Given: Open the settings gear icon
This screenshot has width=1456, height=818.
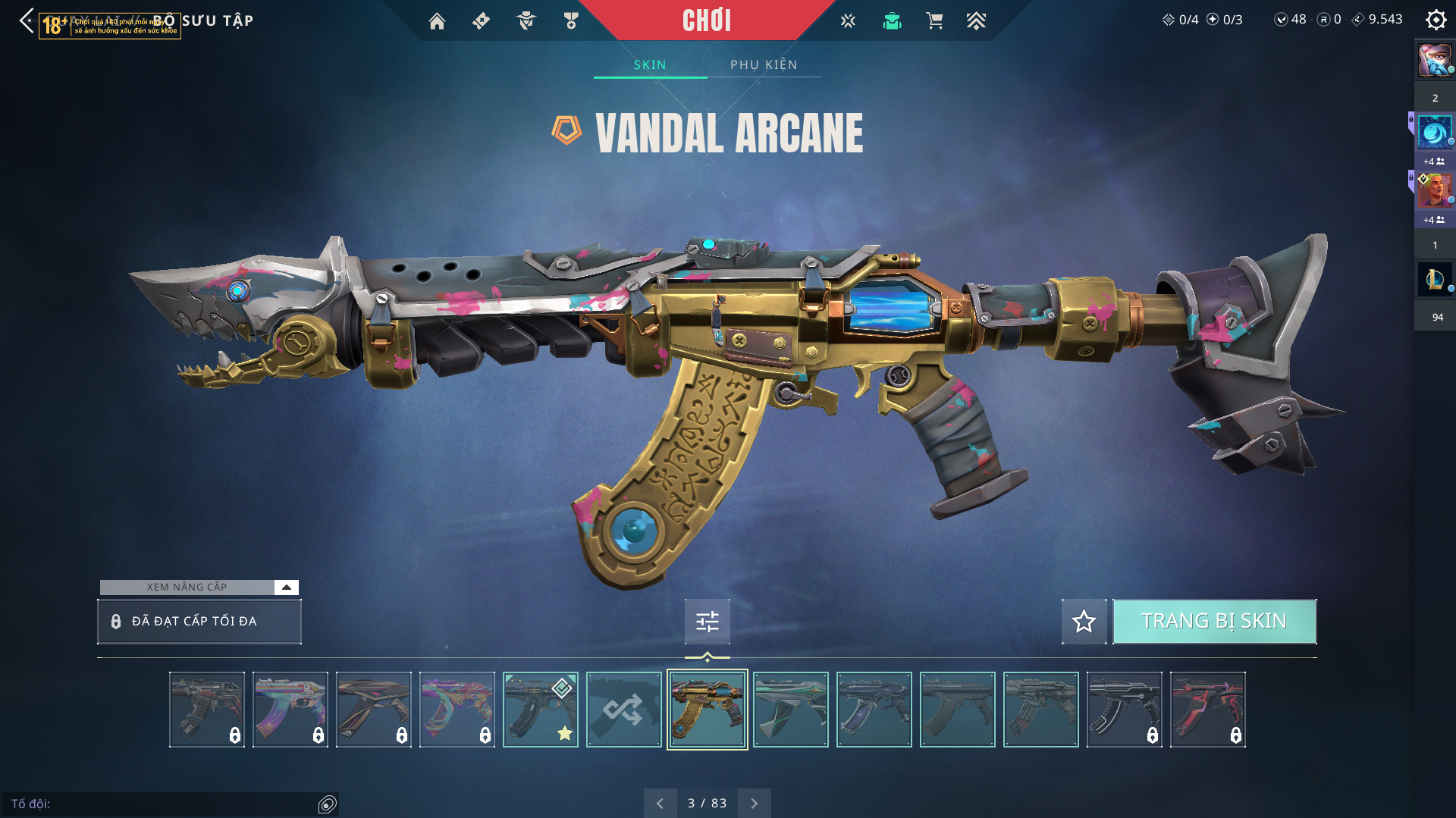Looking at the screenshot, I should click(1436, 20).
